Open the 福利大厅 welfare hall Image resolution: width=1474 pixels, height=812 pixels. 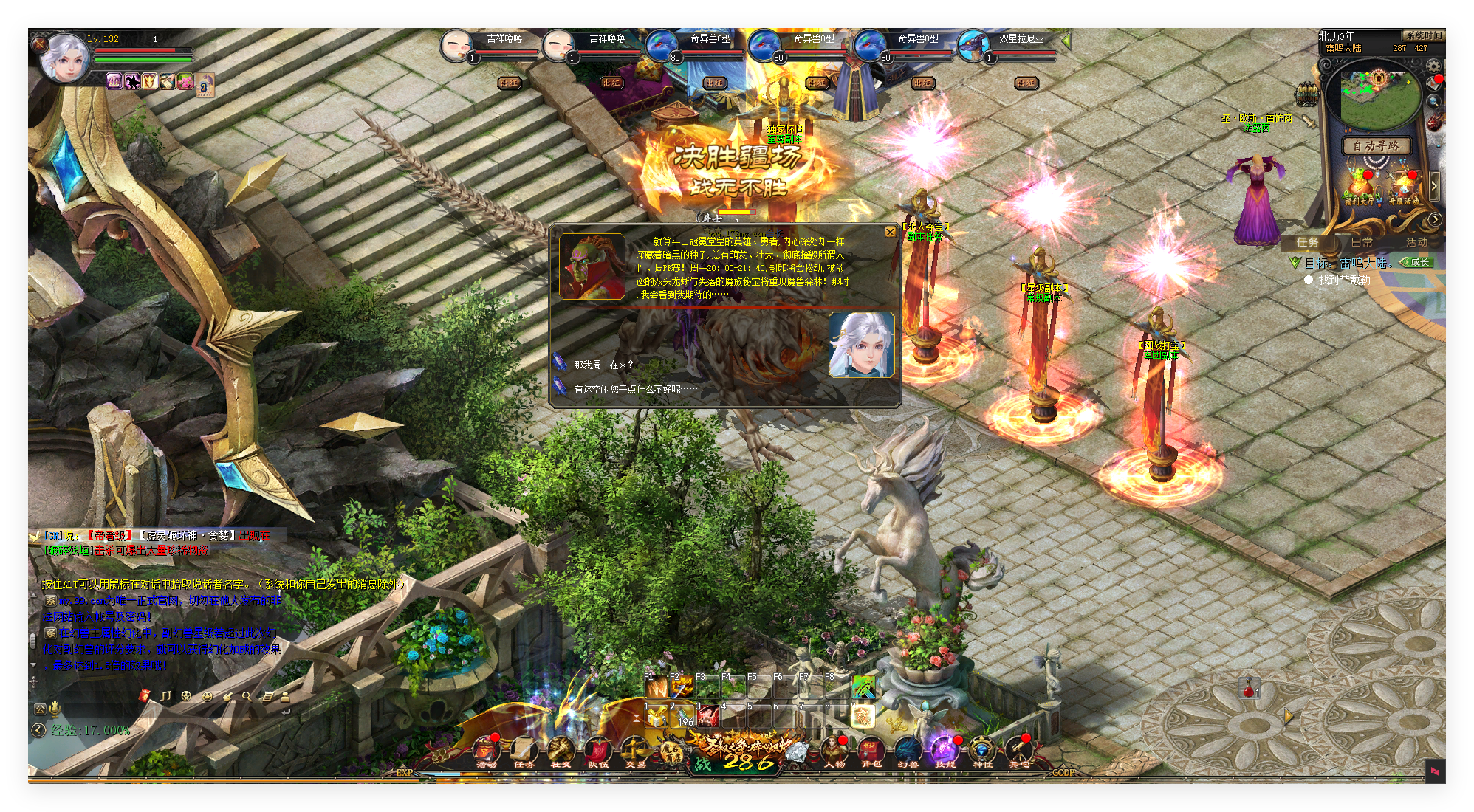pos(1360,188)
